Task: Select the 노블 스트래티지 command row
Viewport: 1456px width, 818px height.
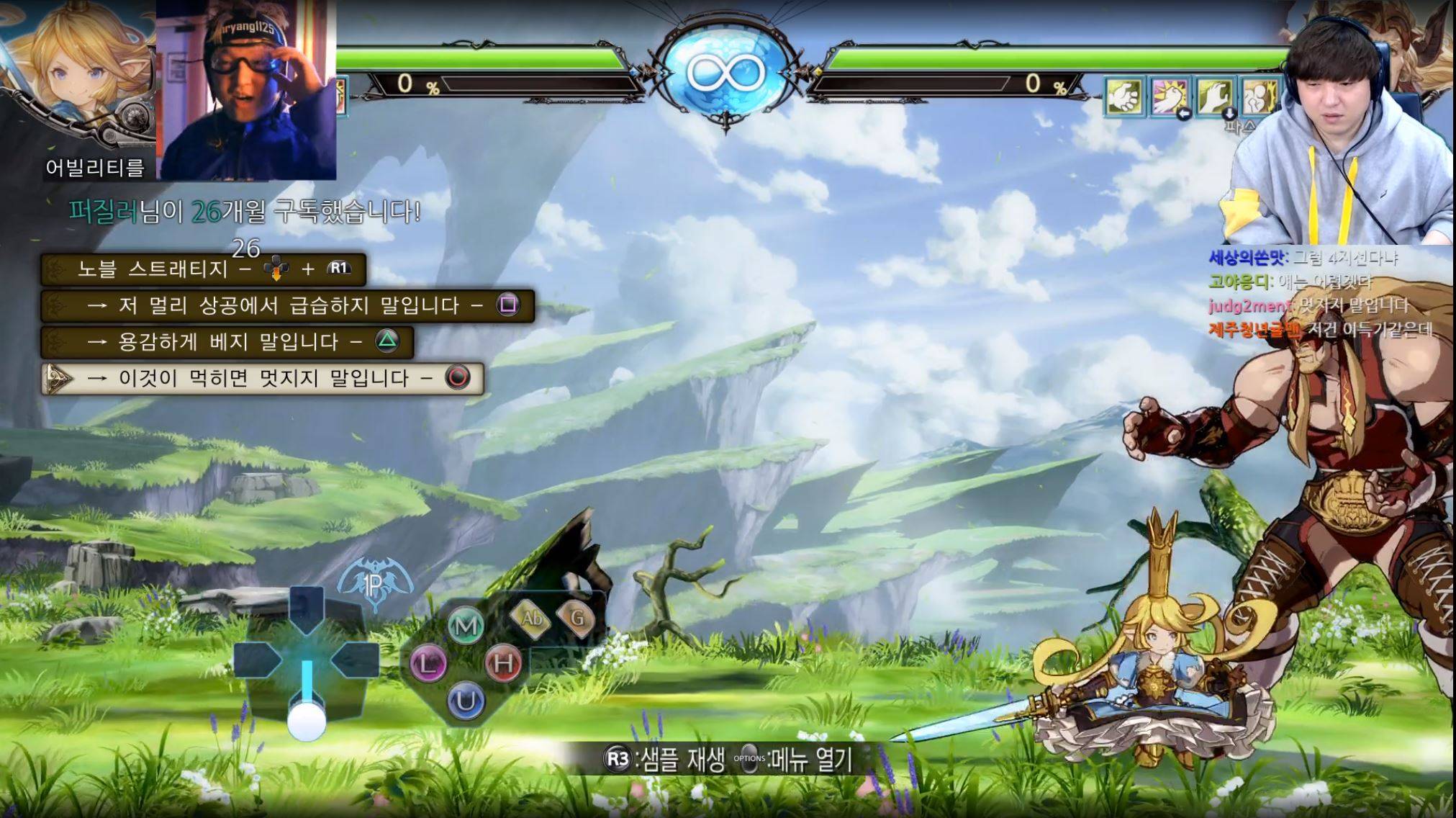Action: tap(204, 269)
